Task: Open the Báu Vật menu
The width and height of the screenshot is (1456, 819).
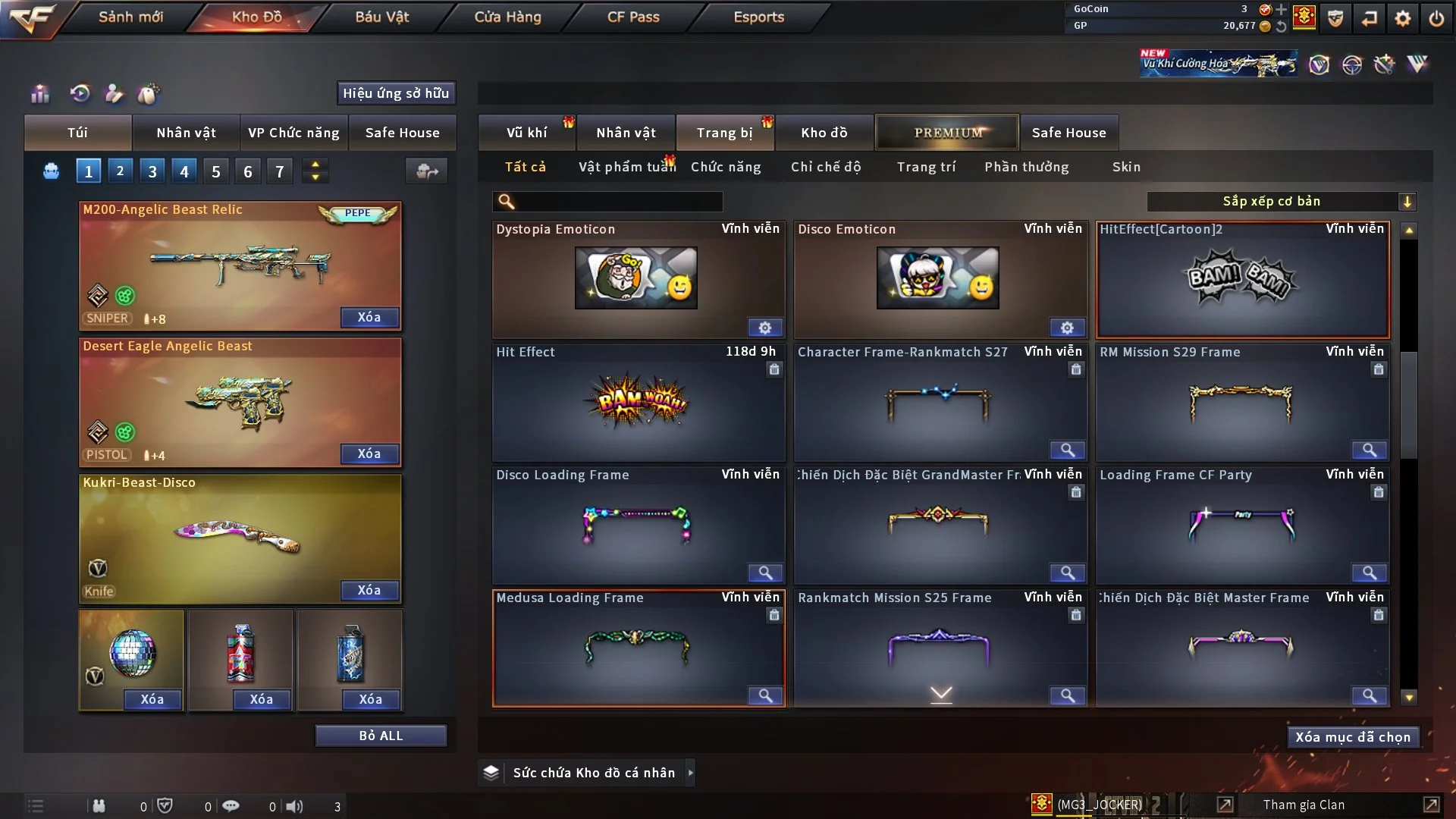Action: 382,17
